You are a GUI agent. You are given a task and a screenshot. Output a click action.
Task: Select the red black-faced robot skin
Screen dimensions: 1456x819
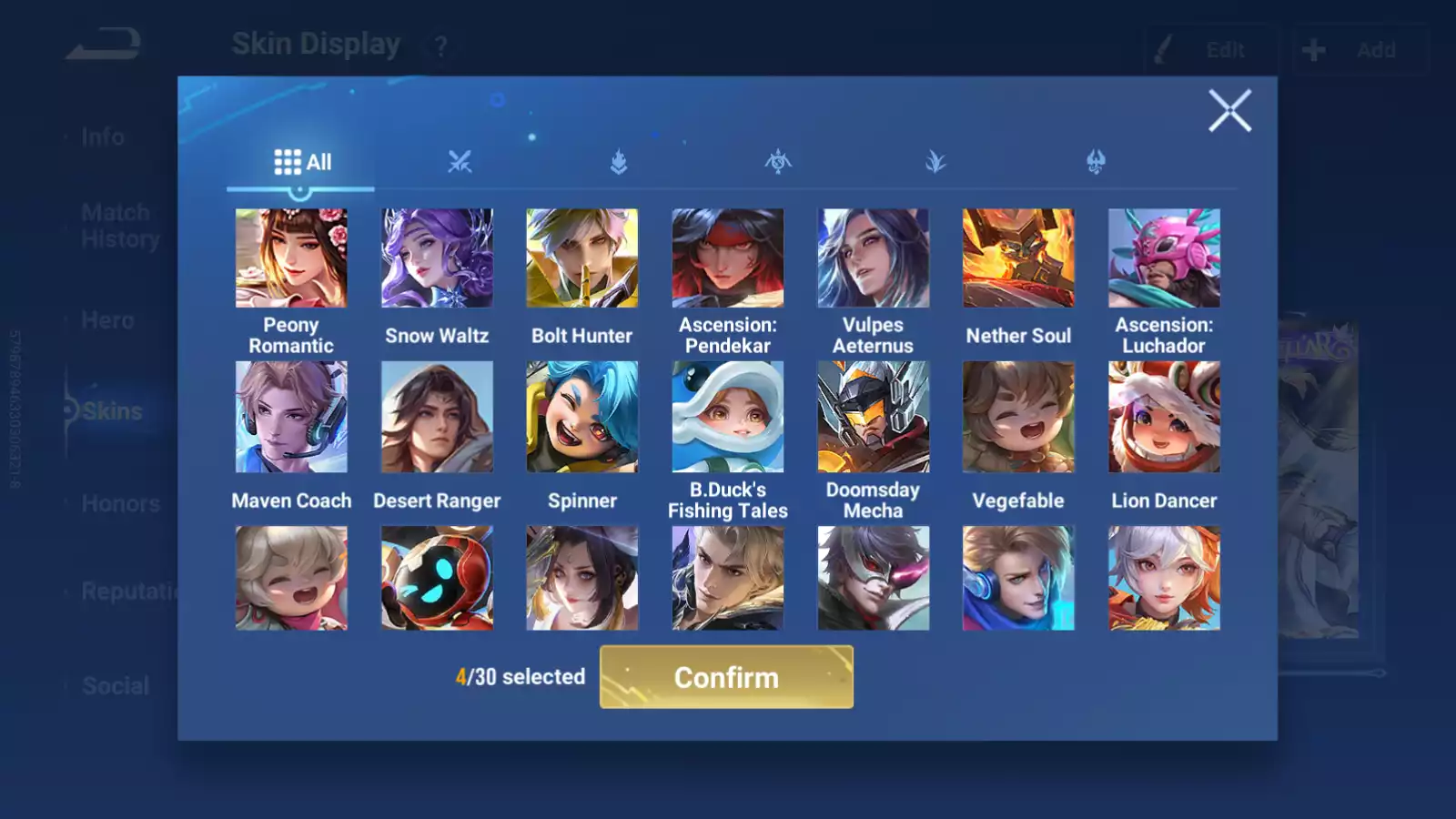(437, 578)
